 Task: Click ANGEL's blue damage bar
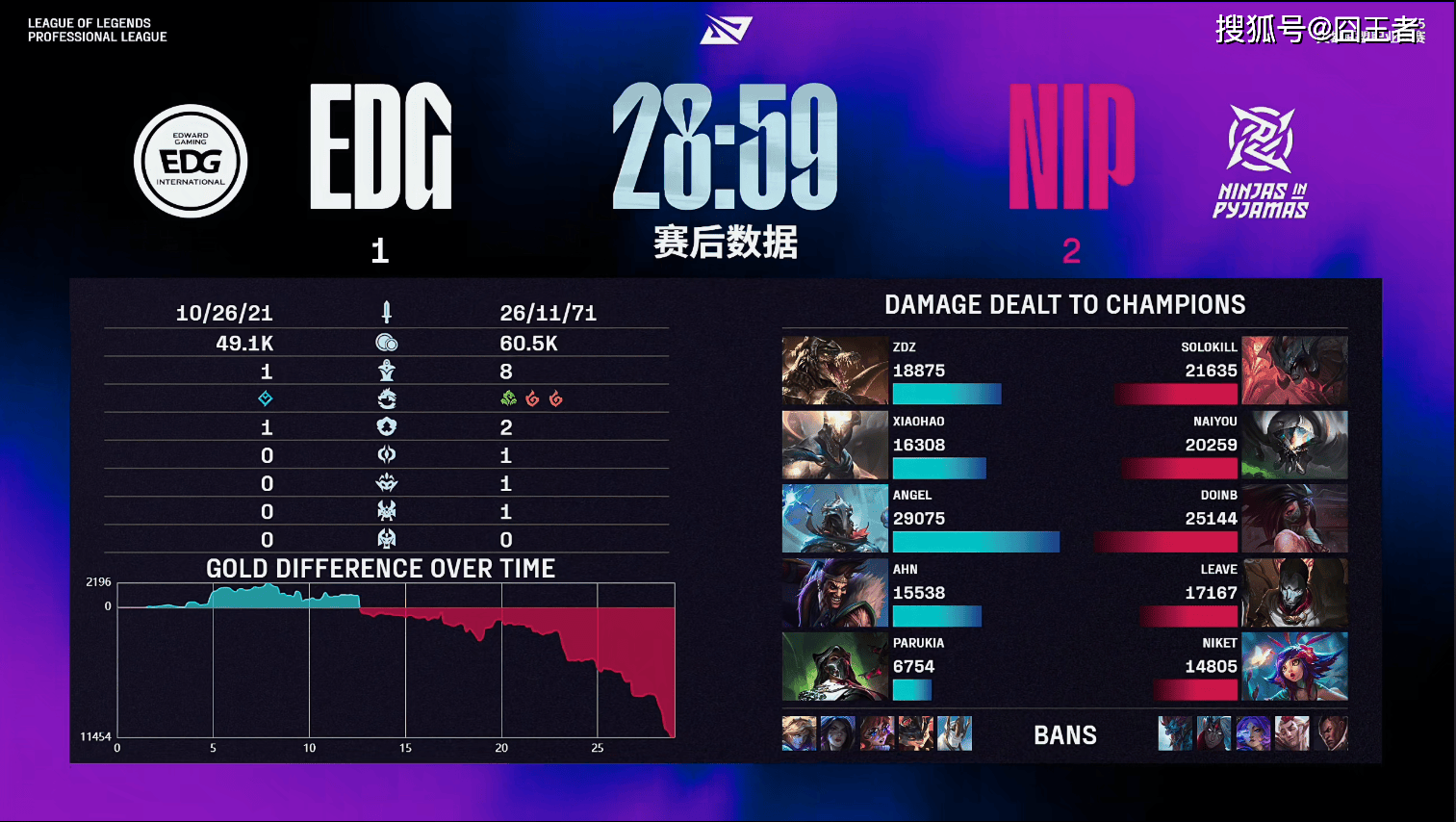pos(976,541)
